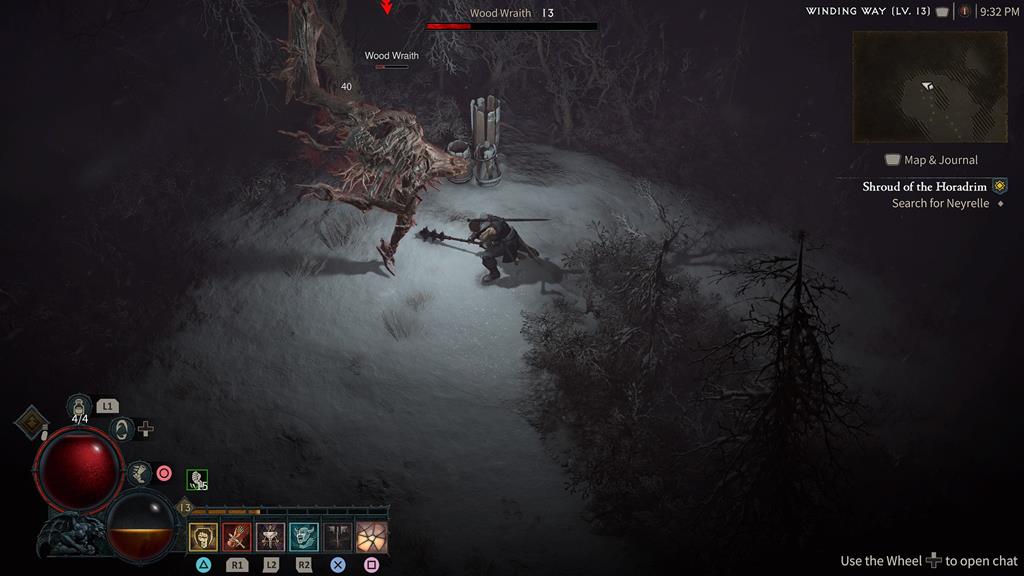The height and width of the screenshot is (576, 1024).
Task: Click the red alert icon beside the clock
Action: click(x=964, y=11)
